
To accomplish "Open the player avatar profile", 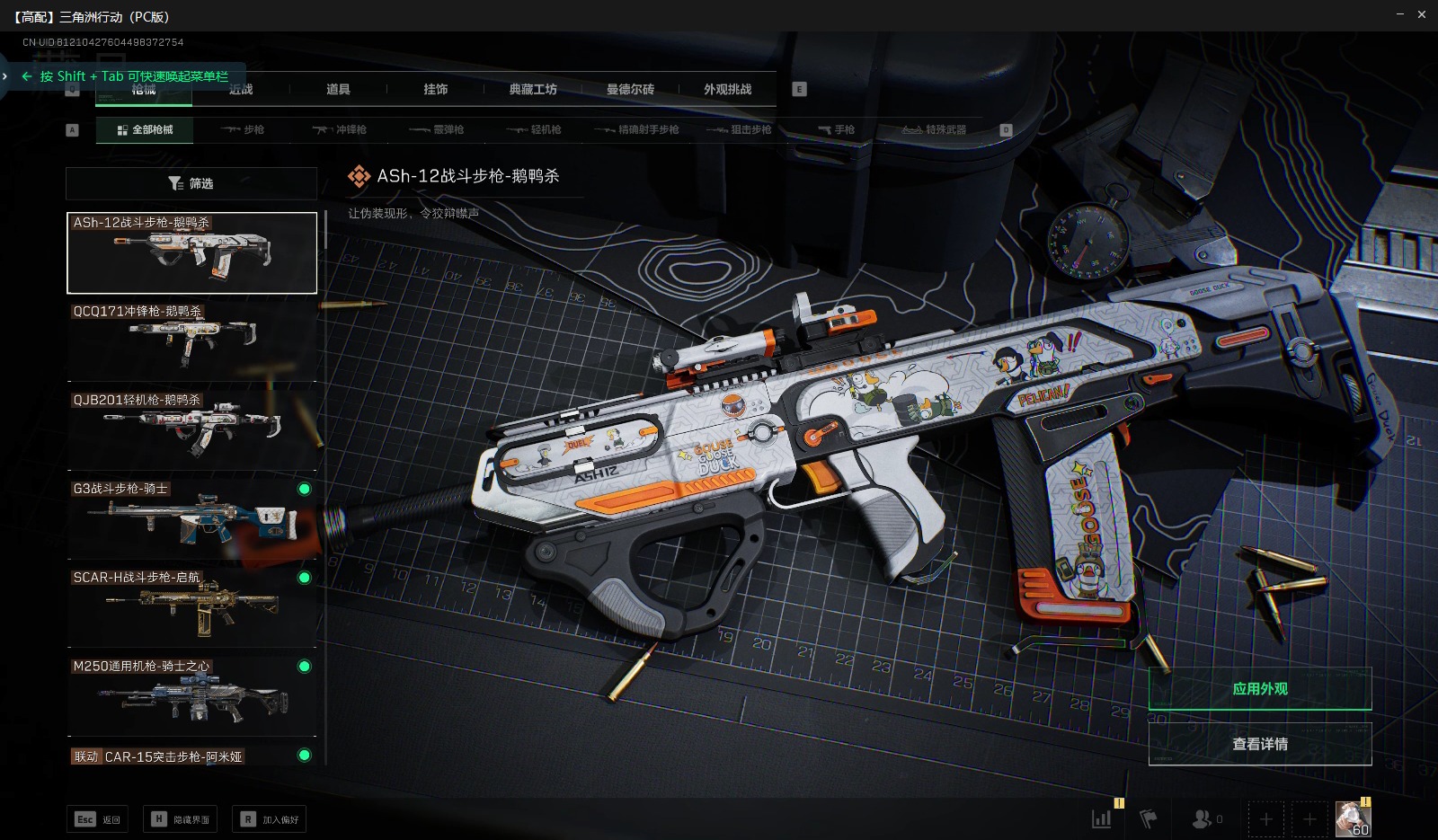I will click(1353, 818).
